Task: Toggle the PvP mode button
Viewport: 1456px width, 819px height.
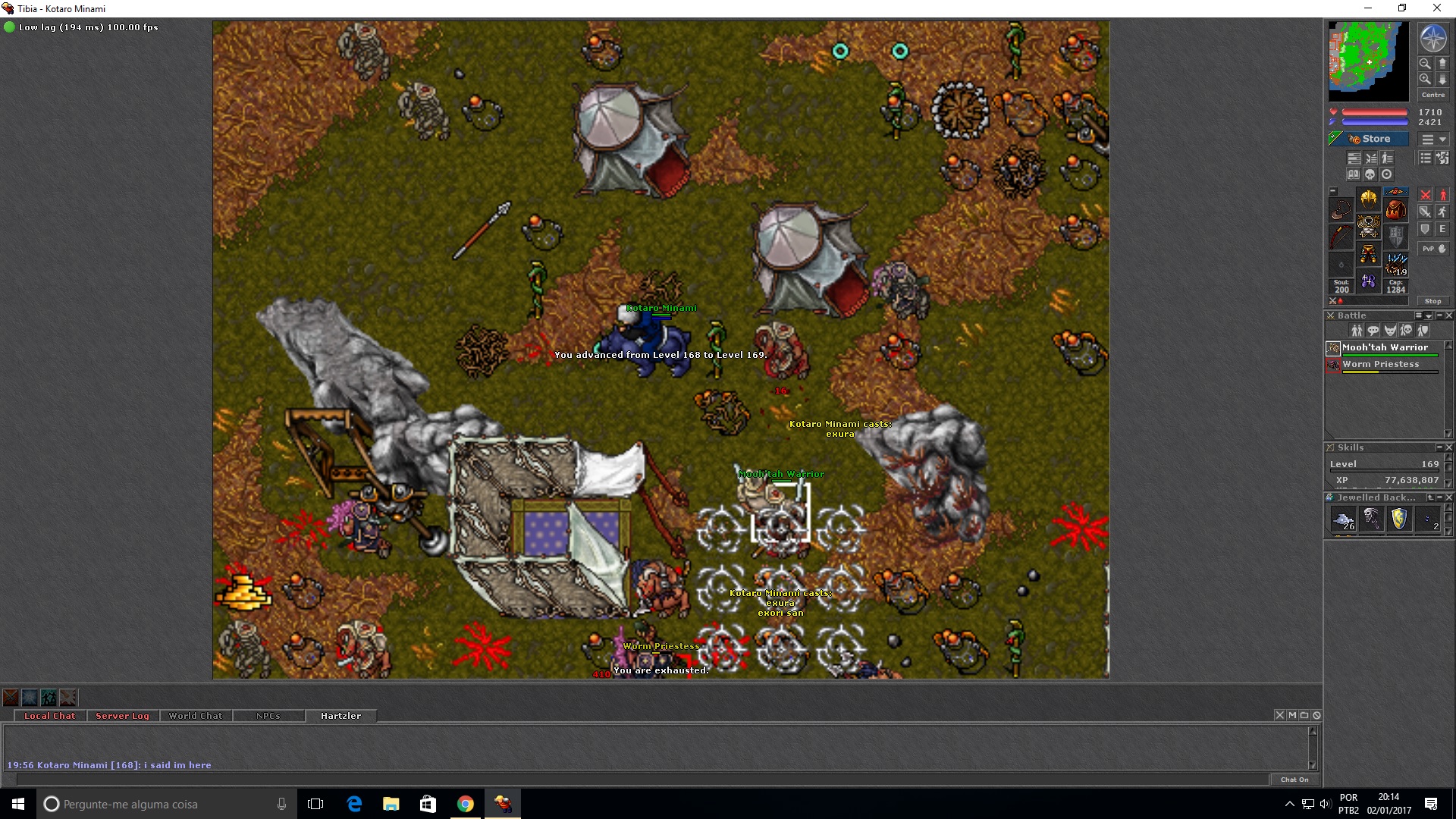Action: (x=1432, y=249)
